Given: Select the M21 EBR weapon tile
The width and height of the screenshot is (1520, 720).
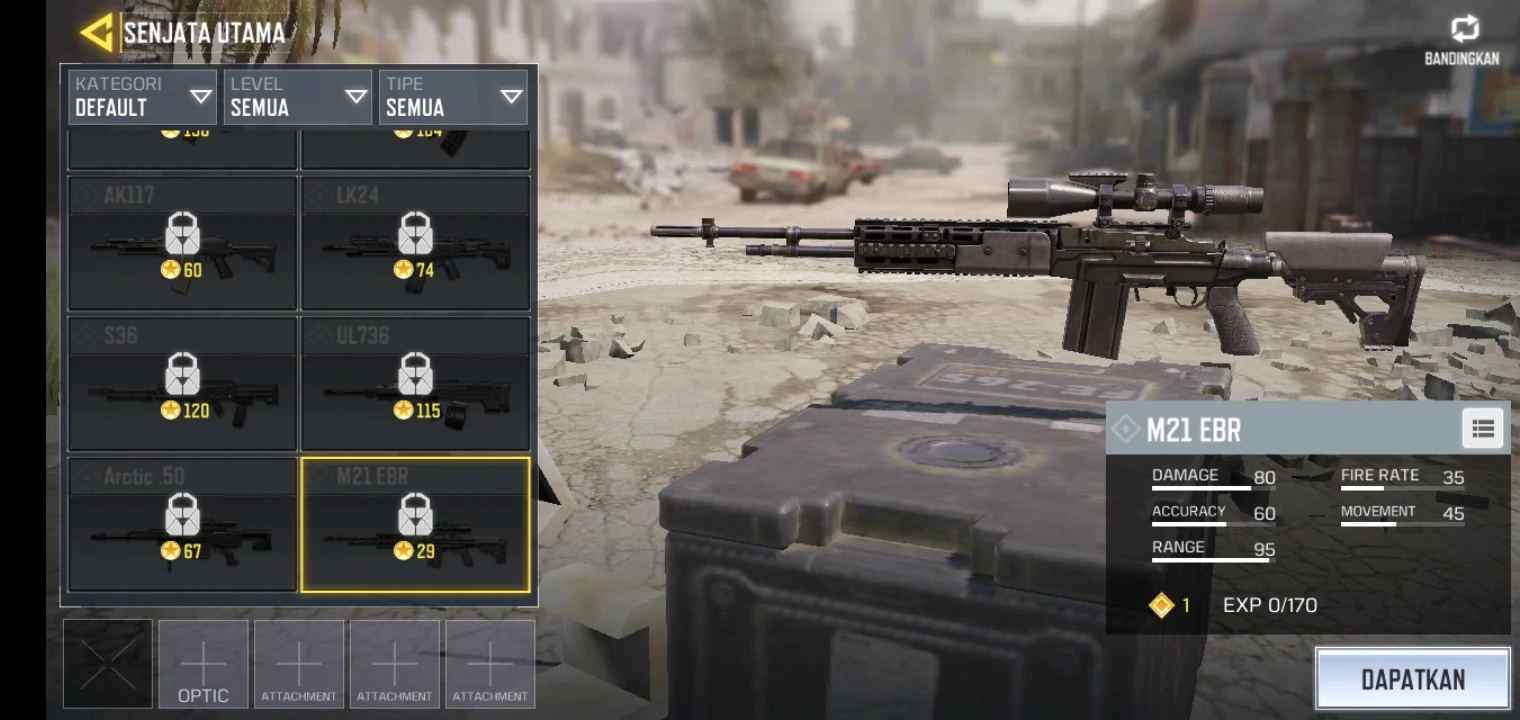Looking at the screenshot, I should tap(416, 525).
